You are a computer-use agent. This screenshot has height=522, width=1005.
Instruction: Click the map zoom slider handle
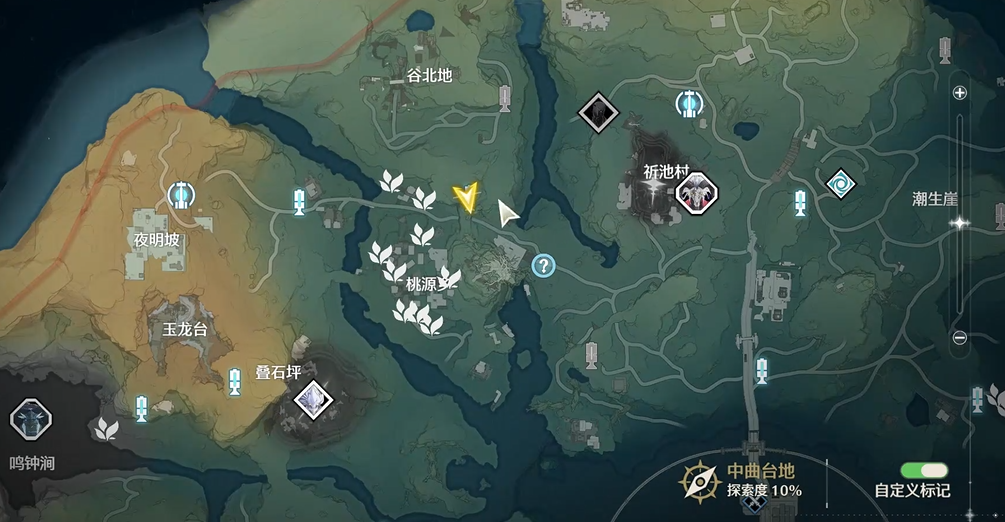[960, 223]
